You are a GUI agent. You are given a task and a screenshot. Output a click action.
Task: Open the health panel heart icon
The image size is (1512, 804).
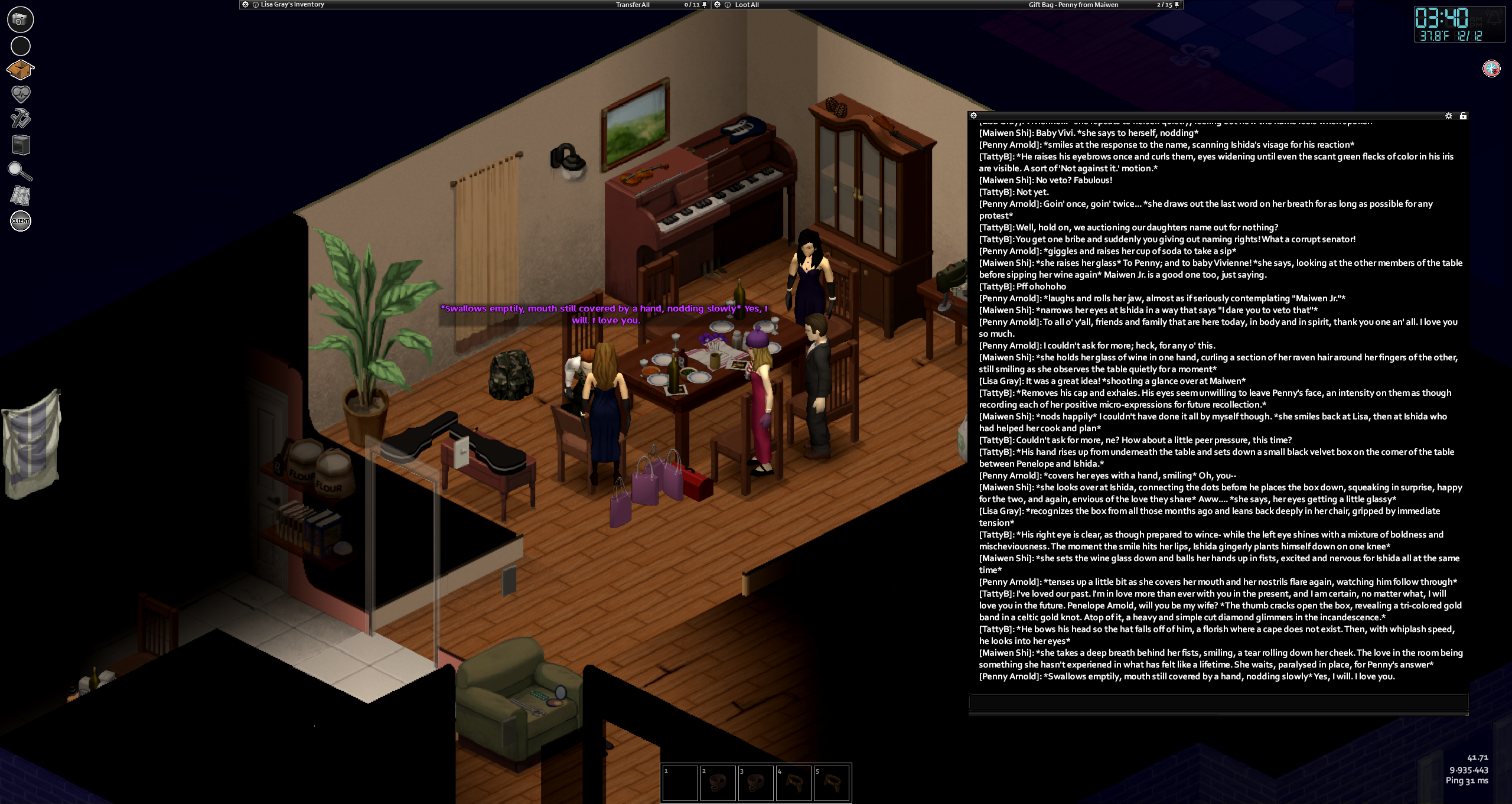[21, 94]
